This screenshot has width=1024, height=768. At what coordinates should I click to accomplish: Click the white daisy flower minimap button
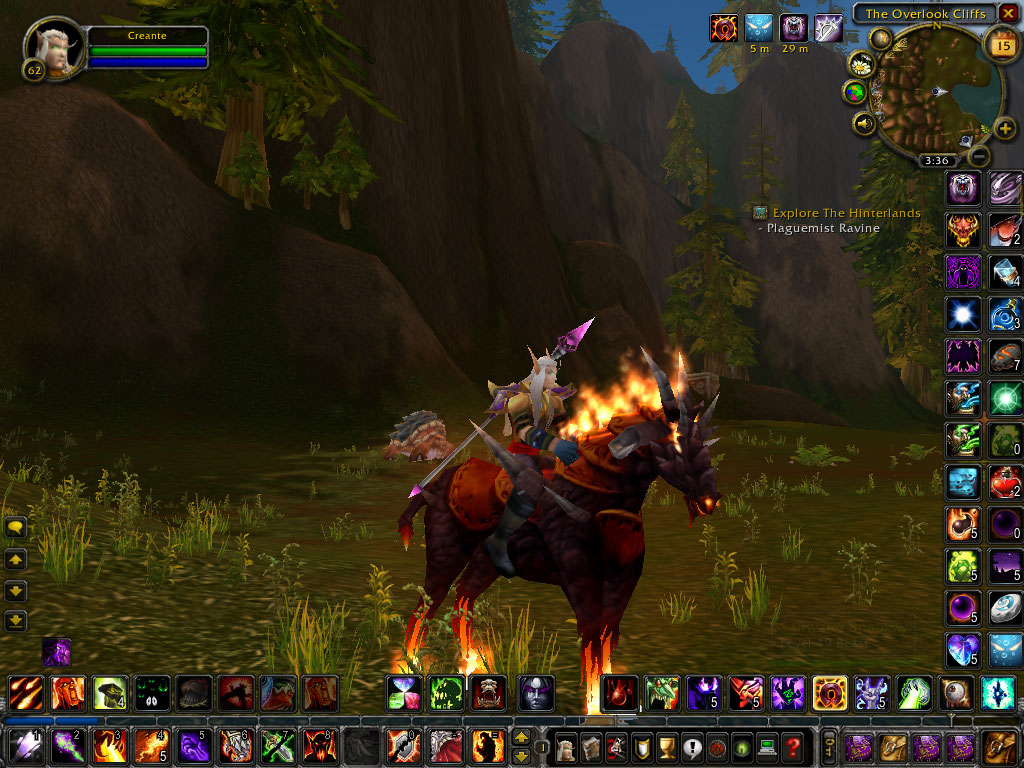tap(861, 65)
